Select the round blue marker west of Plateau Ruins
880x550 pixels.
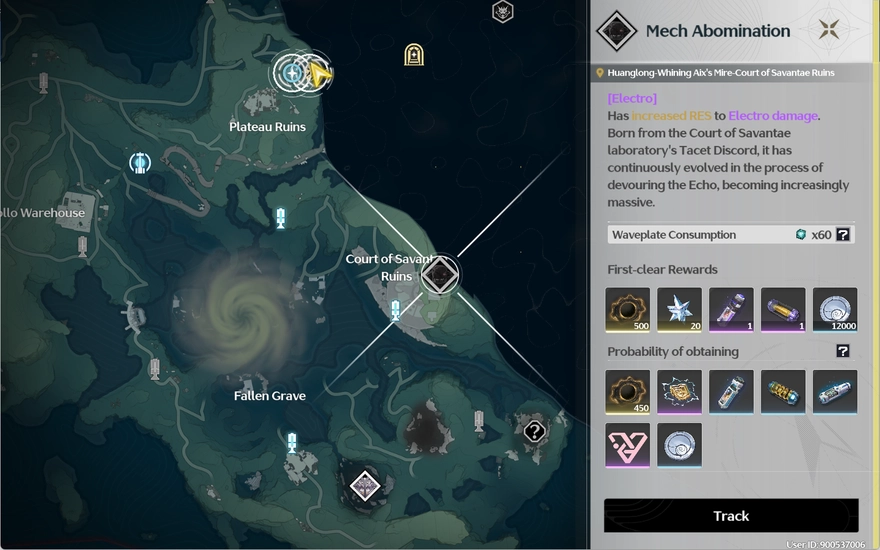[x=140, y=162]
